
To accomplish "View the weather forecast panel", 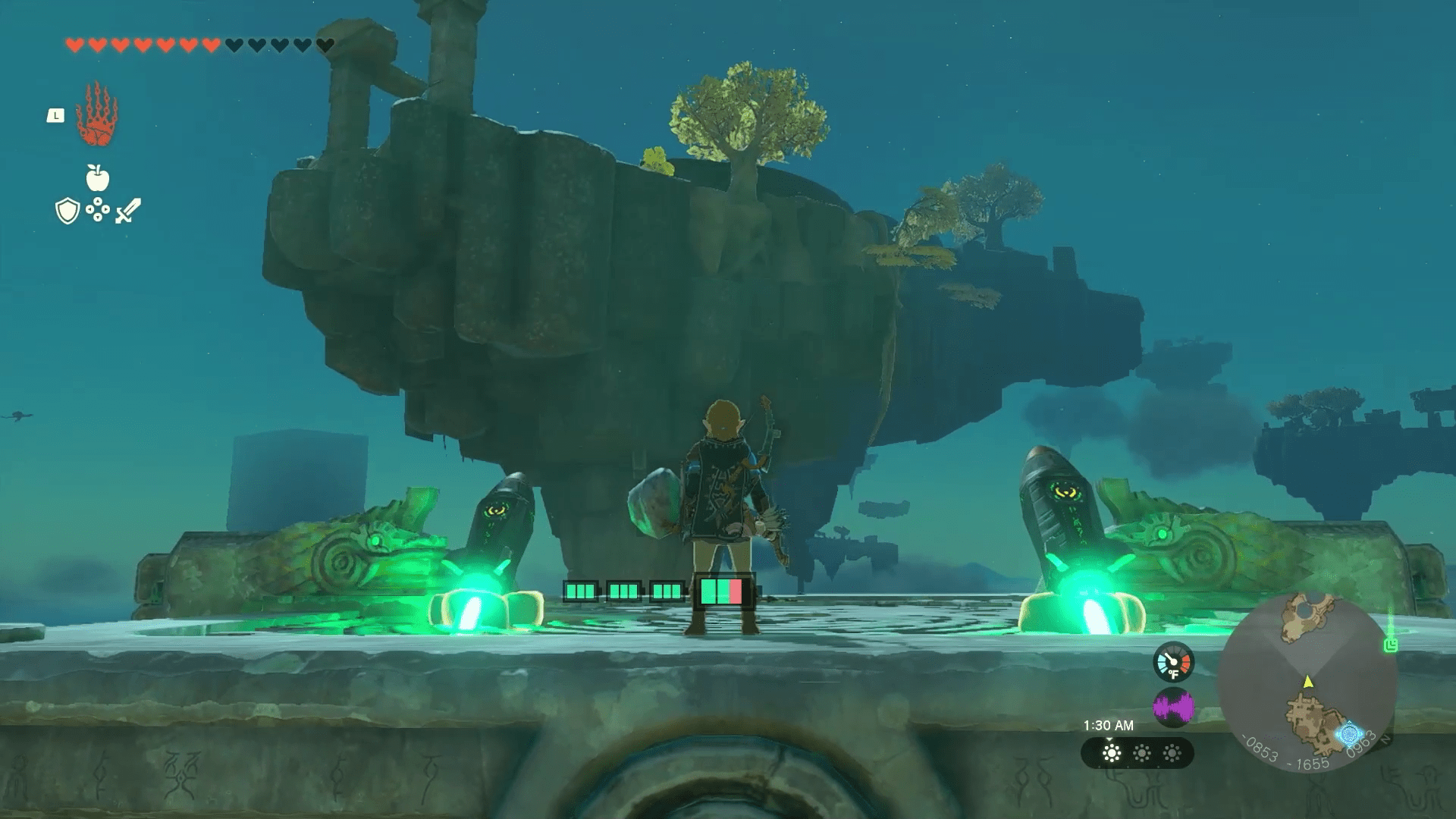I will (x=1137, y=753).
